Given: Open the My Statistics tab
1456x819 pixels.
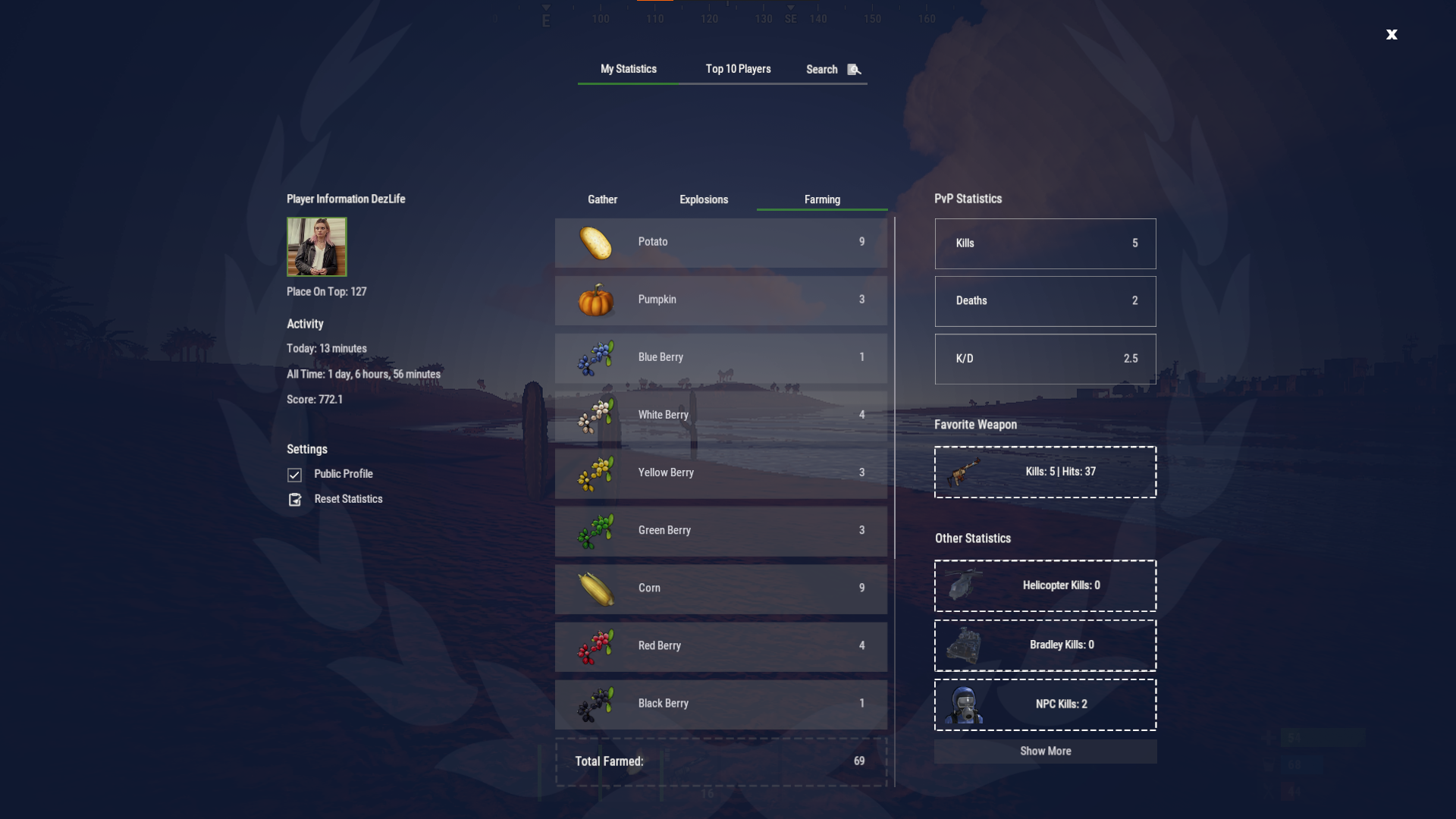Looking at the screenshot, I should (628, 69).
